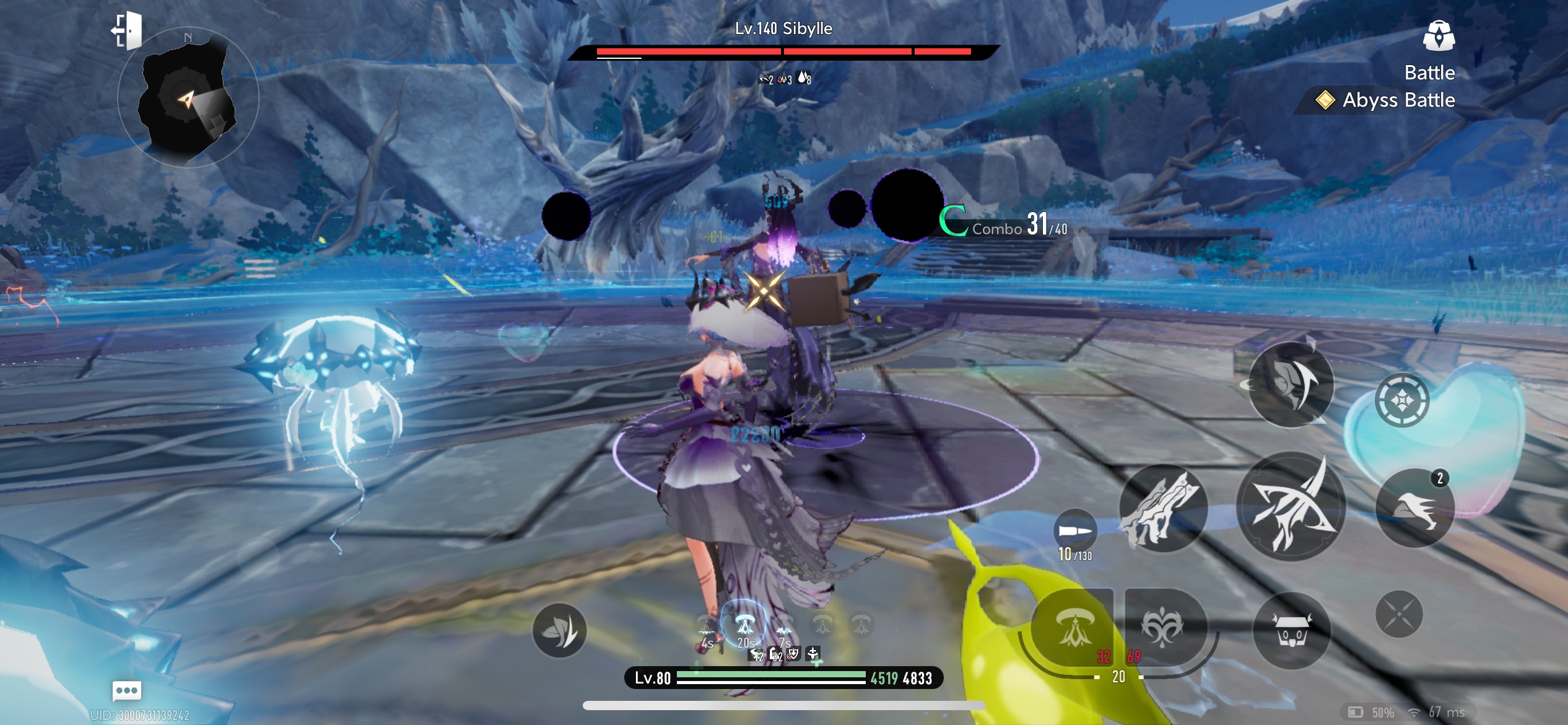Screen dimensions: 1568x725
Task: Tap the bullet ammo reload icon
Action: [x=1075, y=531]
